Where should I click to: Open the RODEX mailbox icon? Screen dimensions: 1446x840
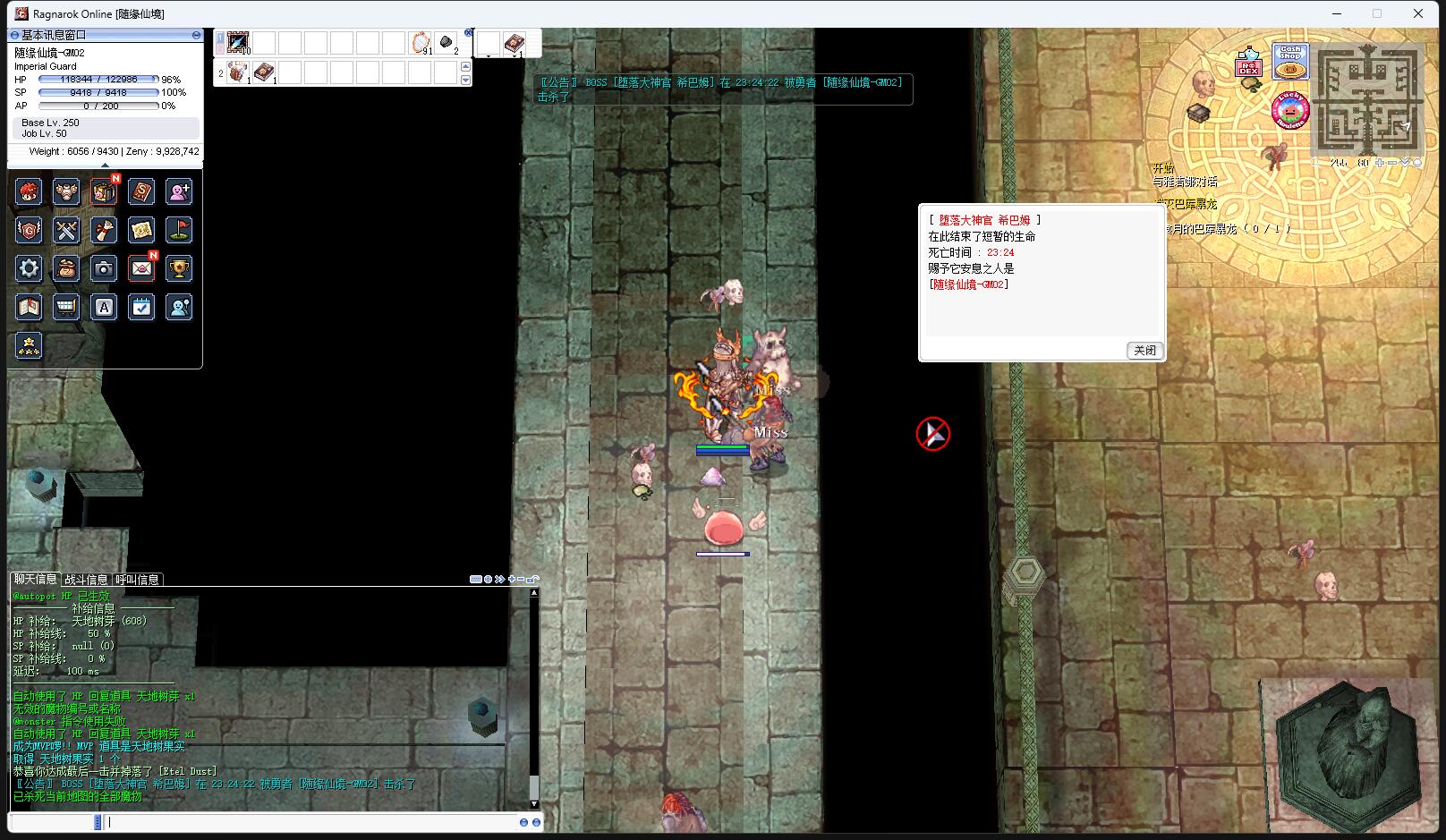point(1247,64)
